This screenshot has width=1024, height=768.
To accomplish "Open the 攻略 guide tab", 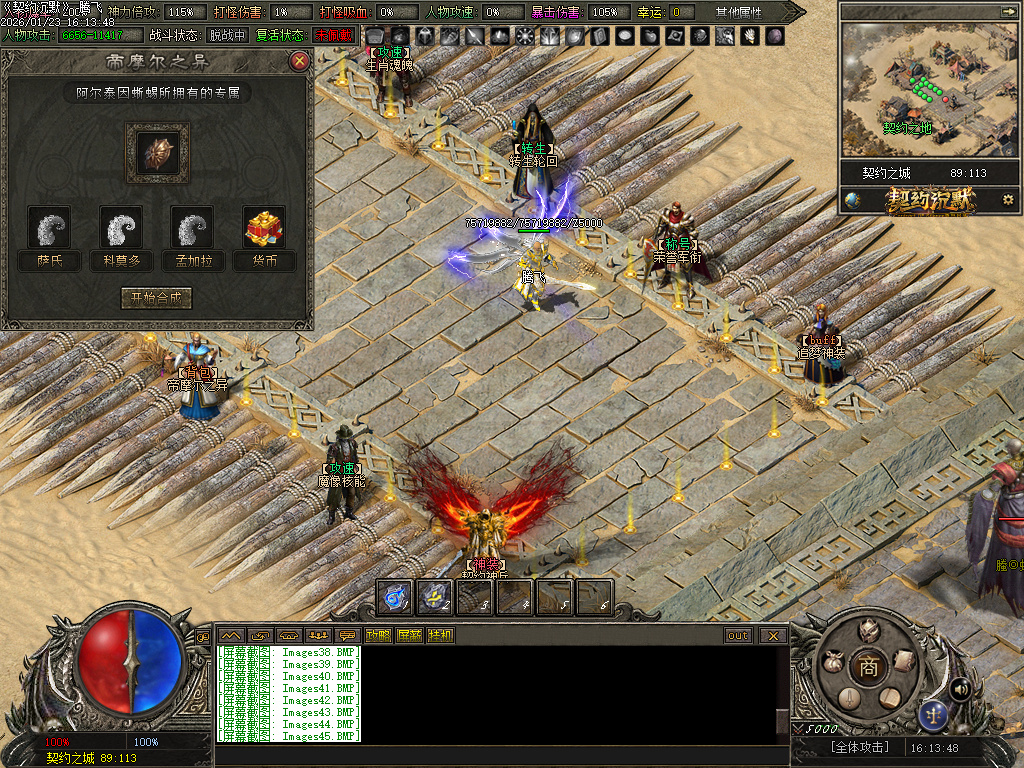I will pyautogui.click(x=378, y=635).
